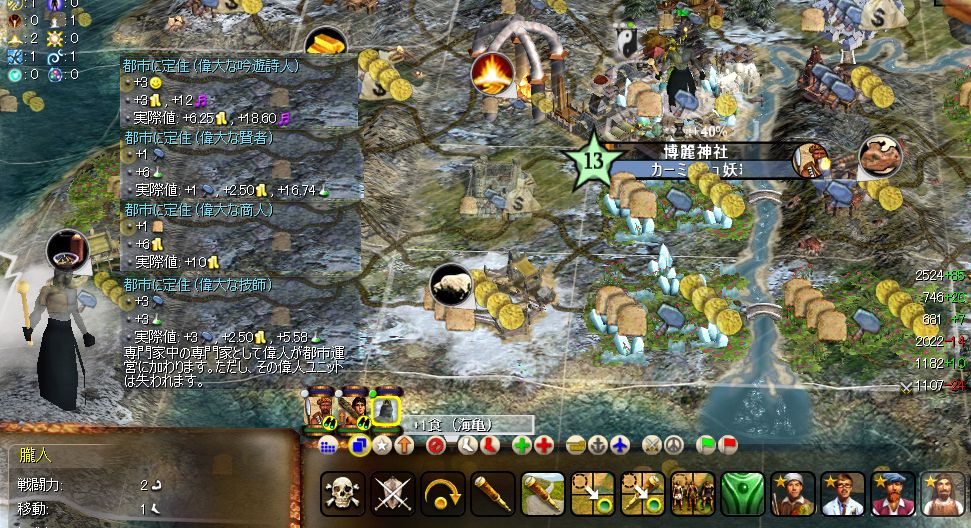Toggle the green flag filter button
Screen dimensions: 971x528
[x=706, y=445]
